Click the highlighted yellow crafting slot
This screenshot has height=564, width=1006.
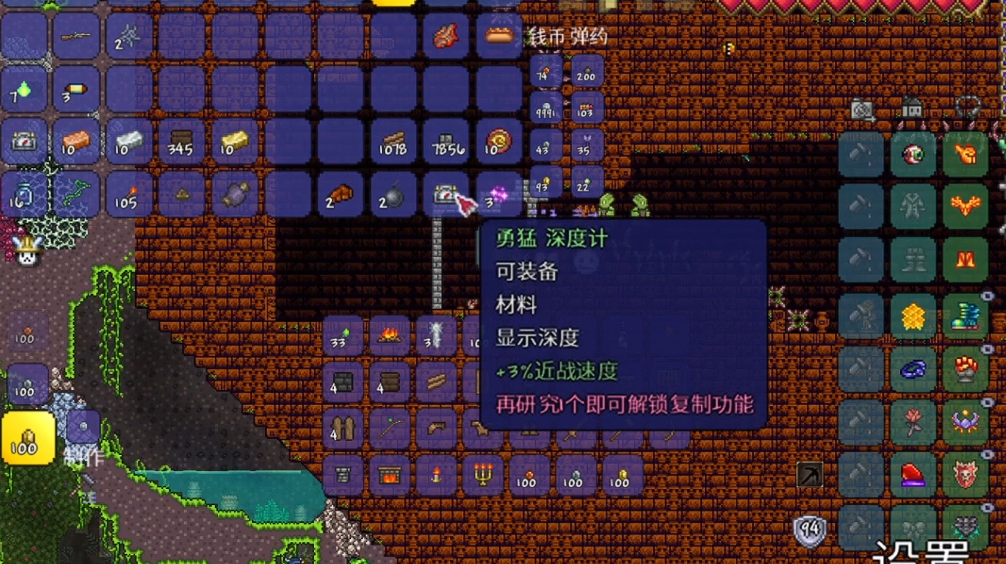(x=28, y=438)
